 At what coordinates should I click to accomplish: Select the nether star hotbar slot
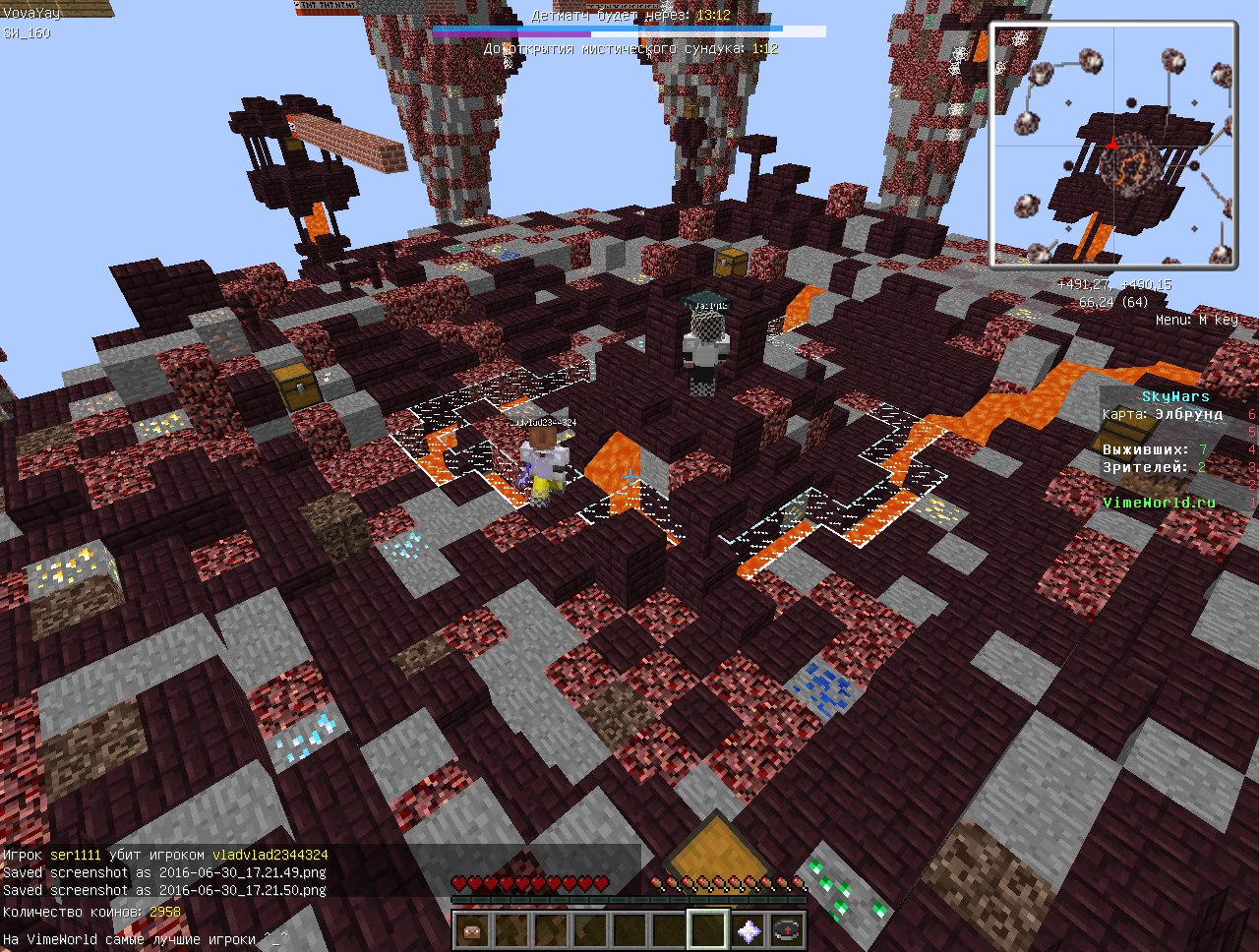(748, 929)
